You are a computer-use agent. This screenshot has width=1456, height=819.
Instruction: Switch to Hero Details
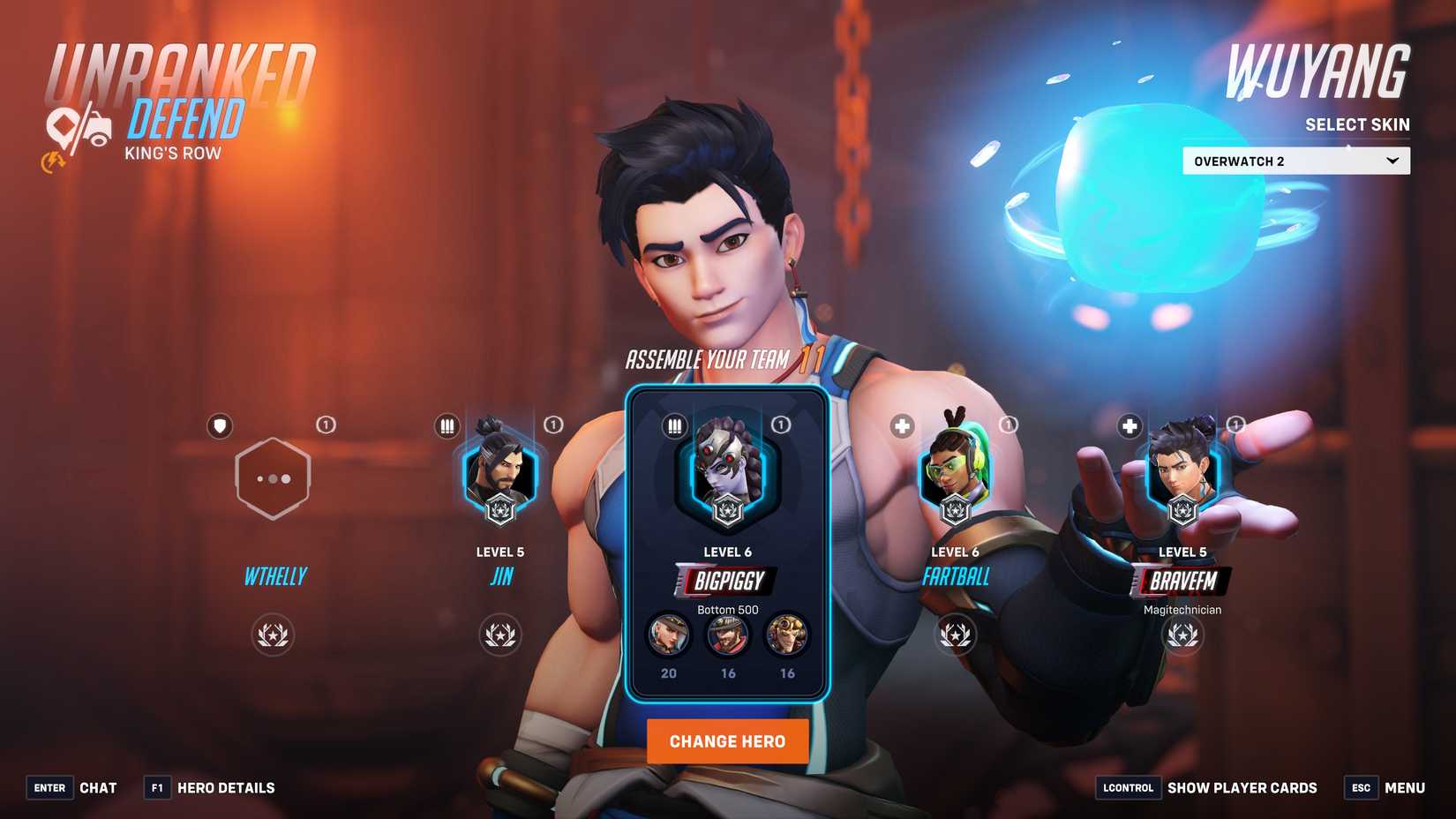click(x=227, y=787)
